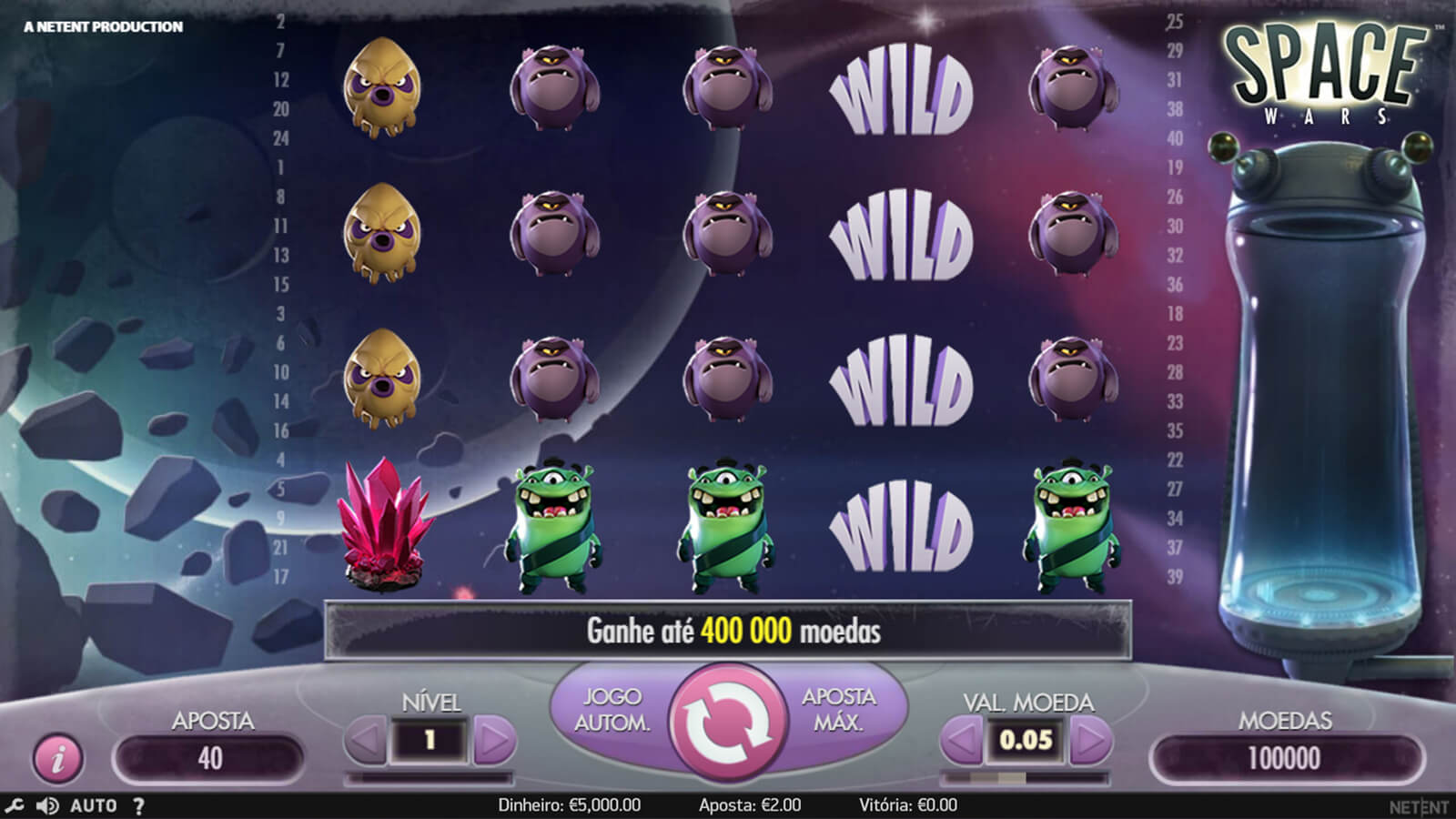1456x819 pixels.
Task: Decrease the Nível bet level
Action: [x=366, y=741]
